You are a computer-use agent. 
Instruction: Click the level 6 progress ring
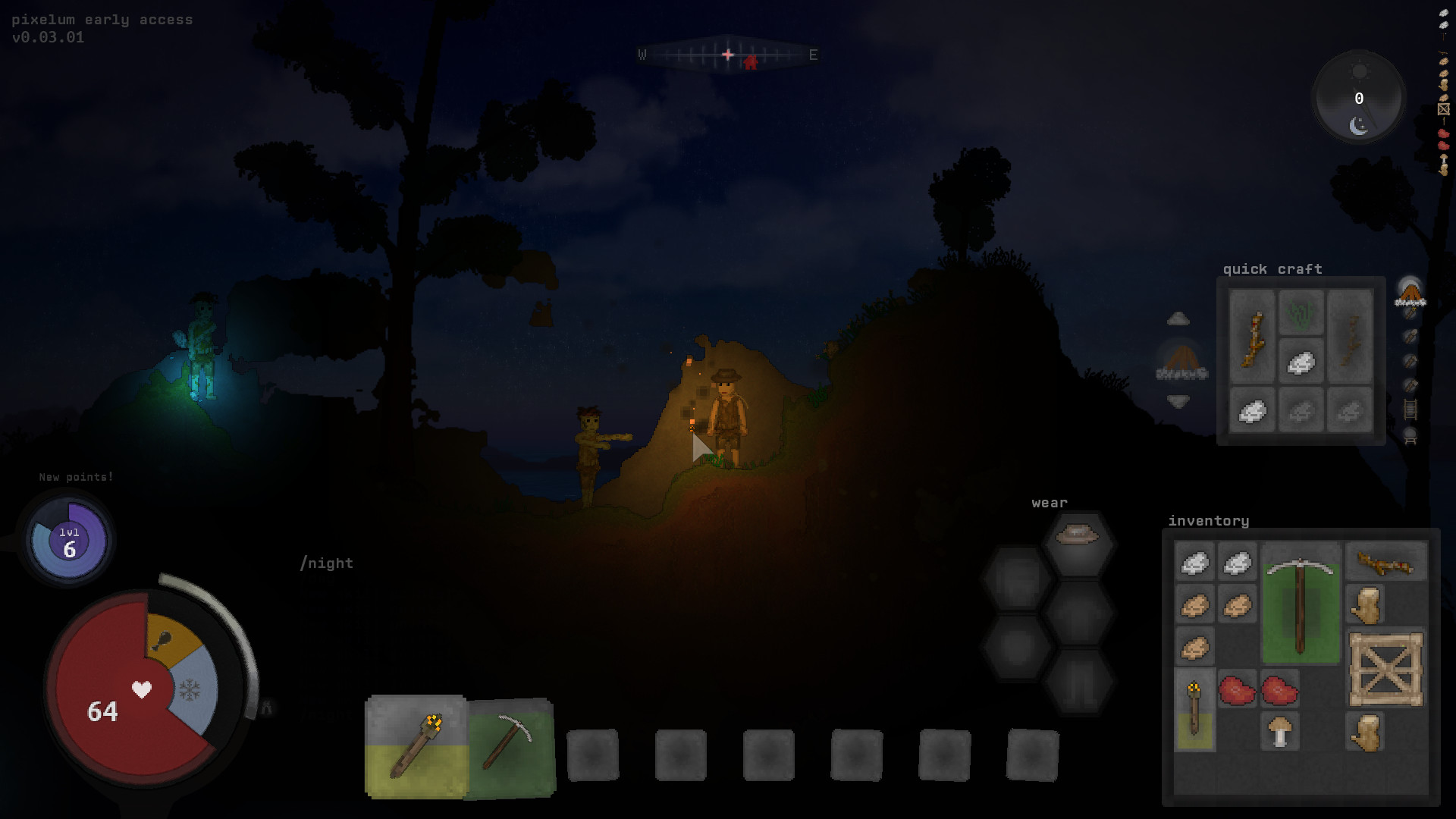point(67,540)
